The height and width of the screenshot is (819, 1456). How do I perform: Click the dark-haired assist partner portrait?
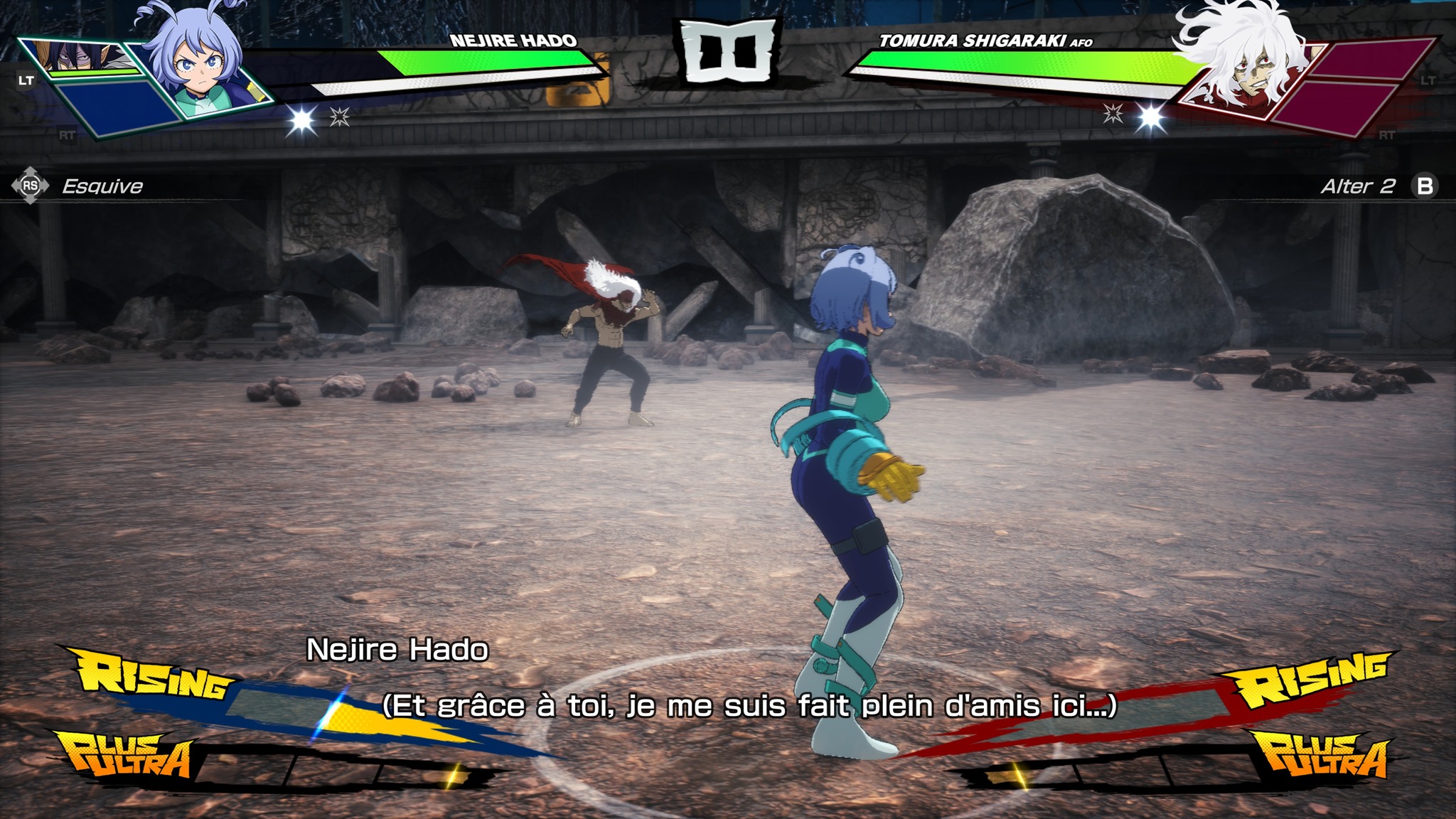[x=78, y=55]
